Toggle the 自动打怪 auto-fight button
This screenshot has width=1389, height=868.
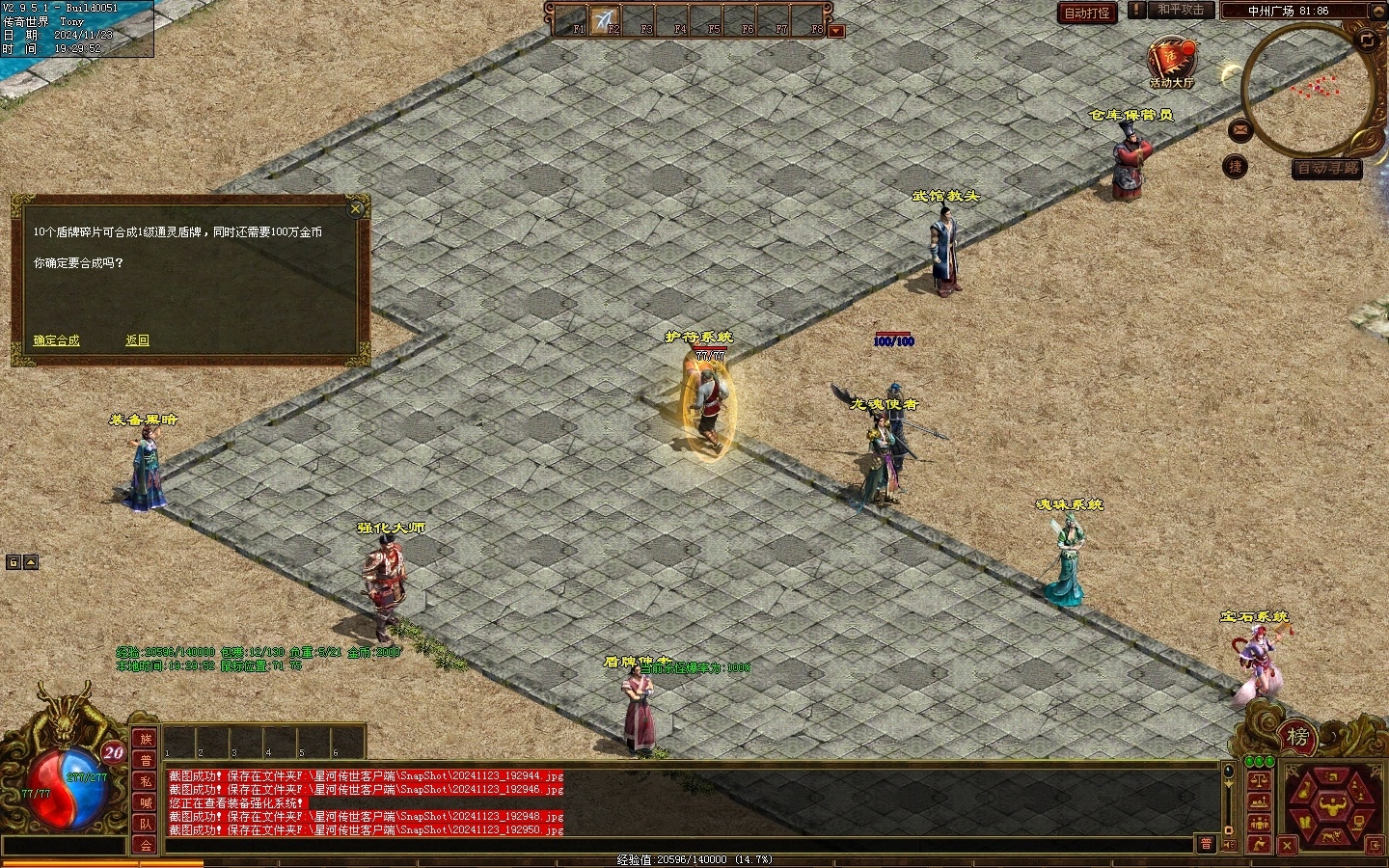tap(1087, 13)
